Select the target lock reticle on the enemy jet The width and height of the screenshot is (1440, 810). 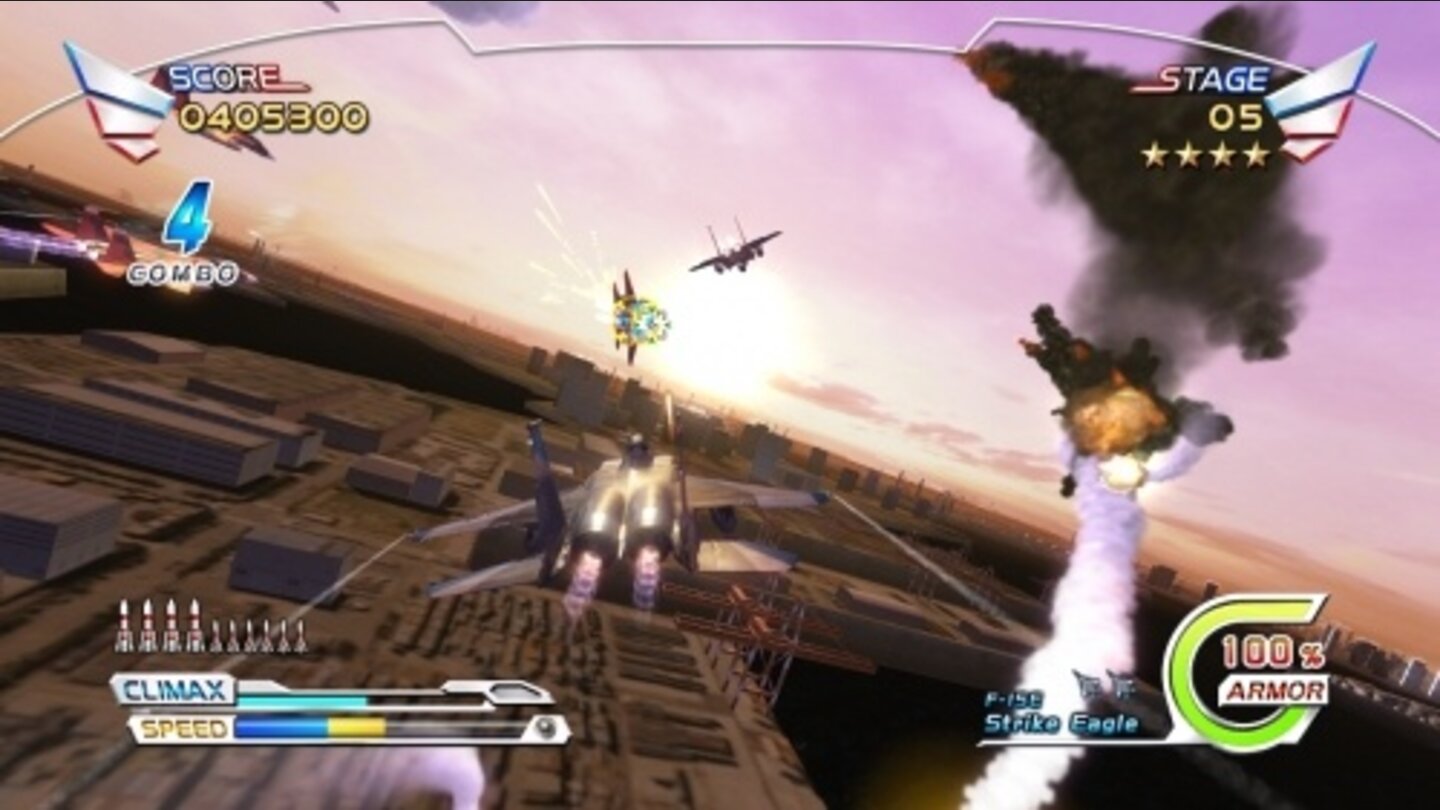(640, 320)
